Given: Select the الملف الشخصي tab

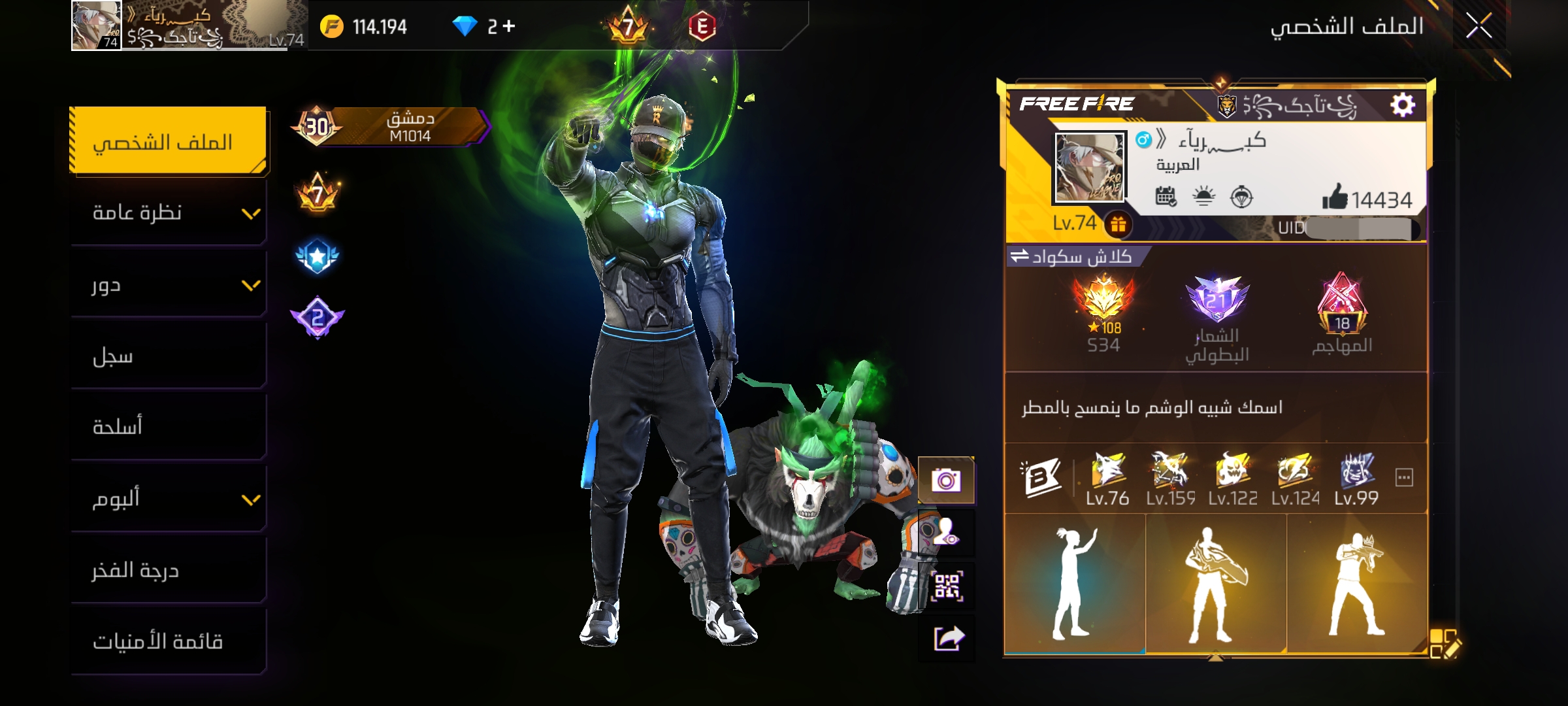Looking at the screenshot, I should [x=168, y=142].
